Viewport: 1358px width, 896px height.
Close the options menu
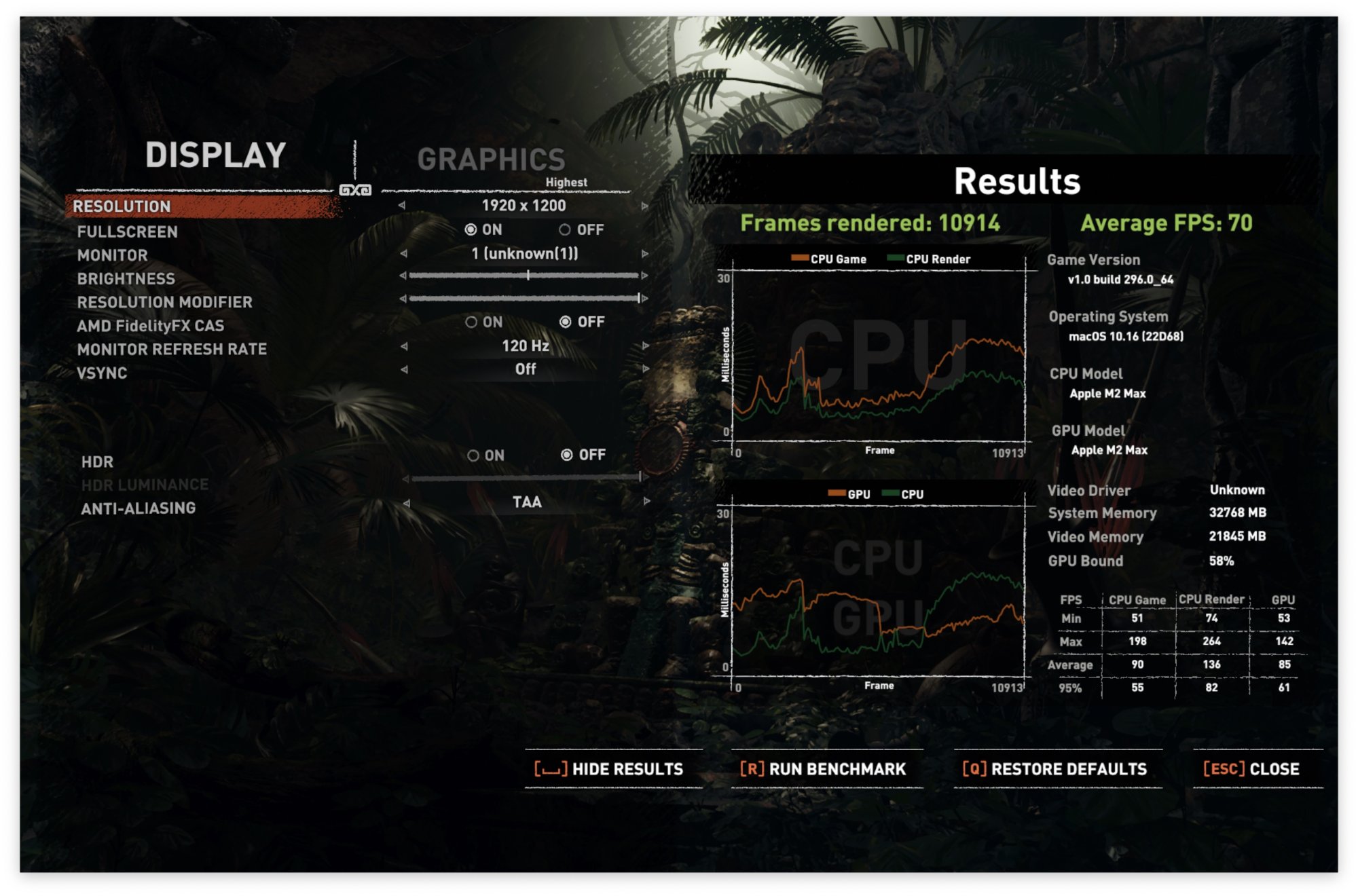[1251, 769]
